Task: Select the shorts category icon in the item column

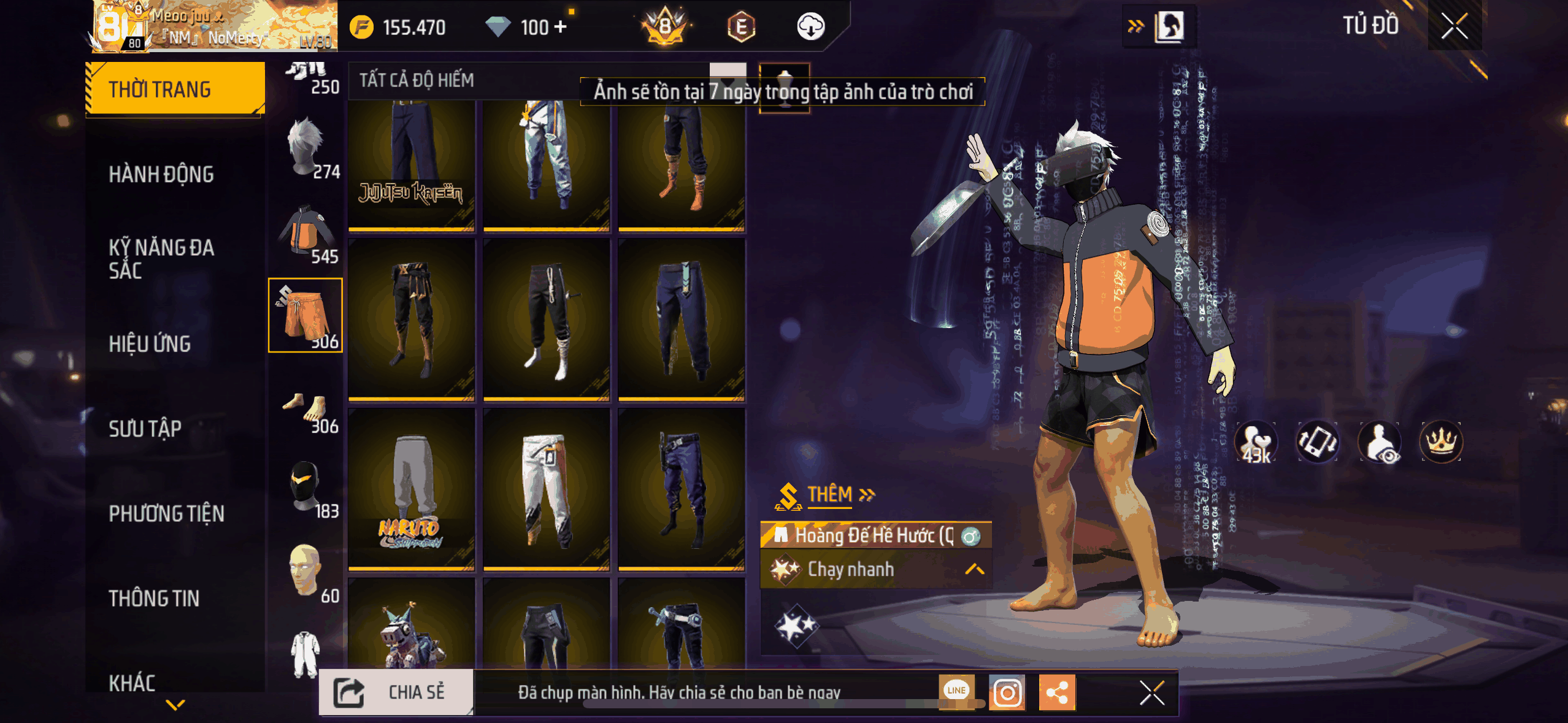Action: pyautogui.click(x=305, y=316)
